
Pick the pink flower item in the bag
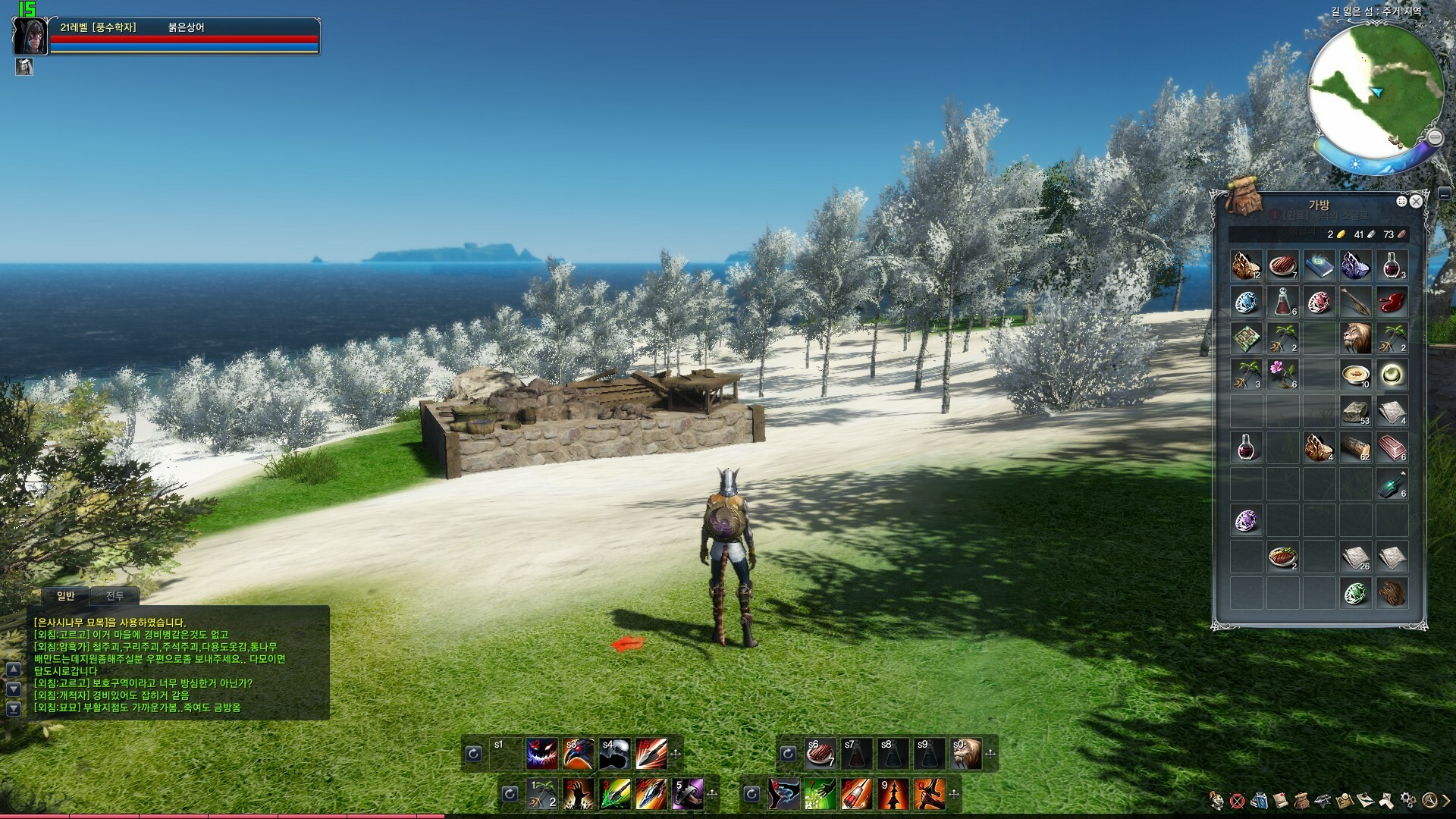tap(1283, 375)
